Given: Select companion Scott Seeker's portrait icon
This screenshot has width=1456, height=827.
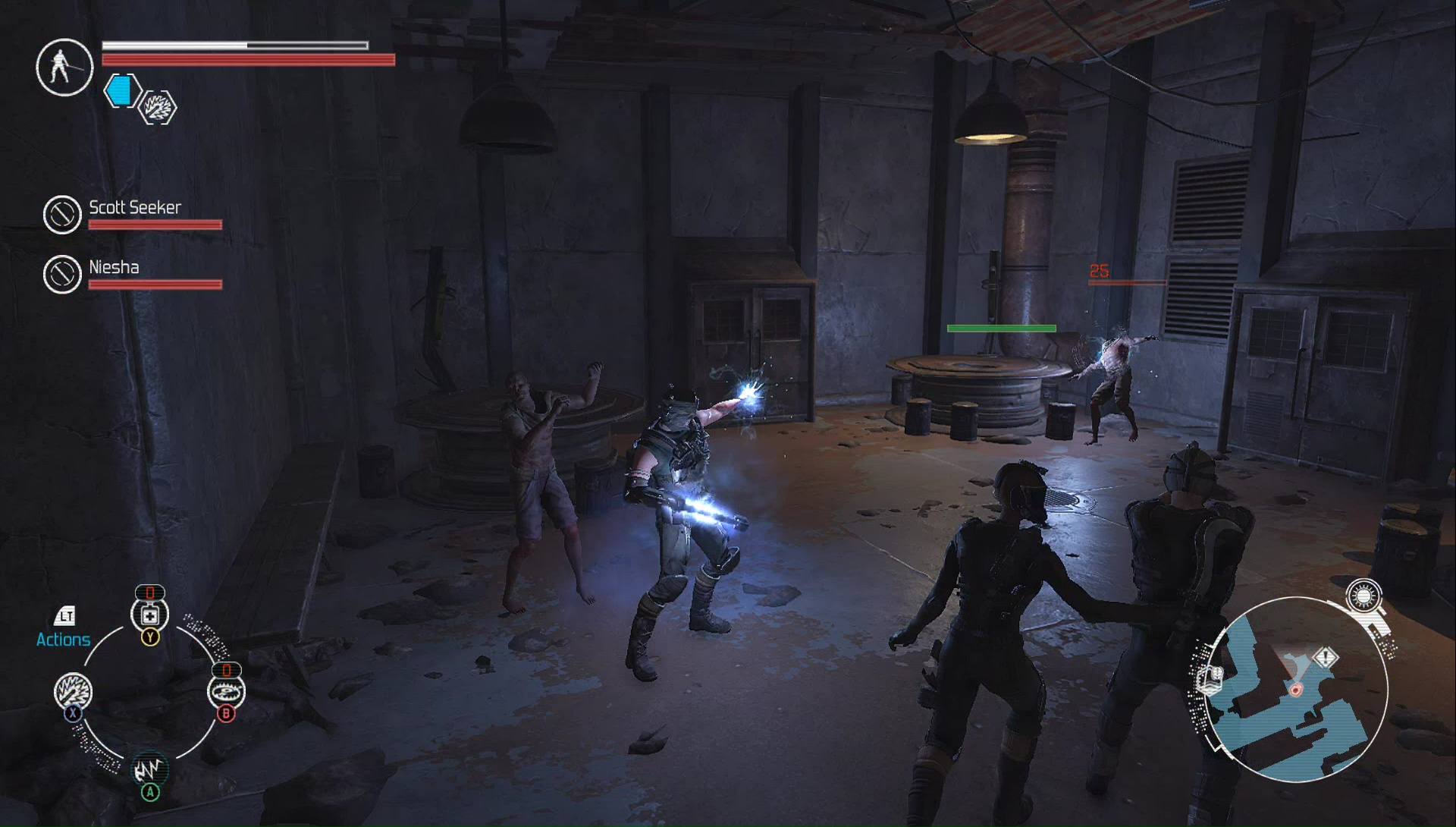Looking at the screenshot, I should point(62,215).
